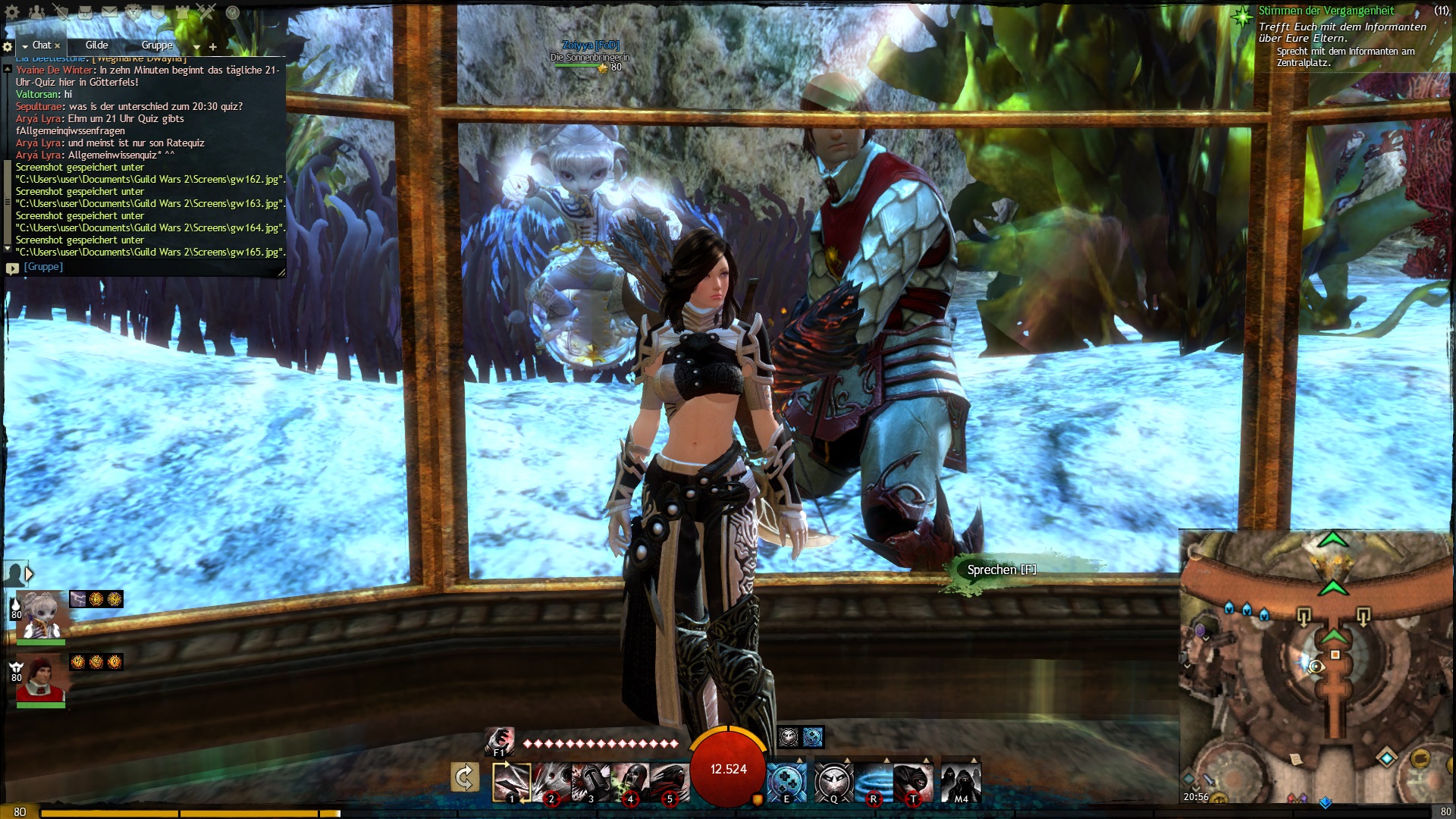Add a new chat tab
The height and width of the screenshot is (819, 1456).
(x=213, y=47)
